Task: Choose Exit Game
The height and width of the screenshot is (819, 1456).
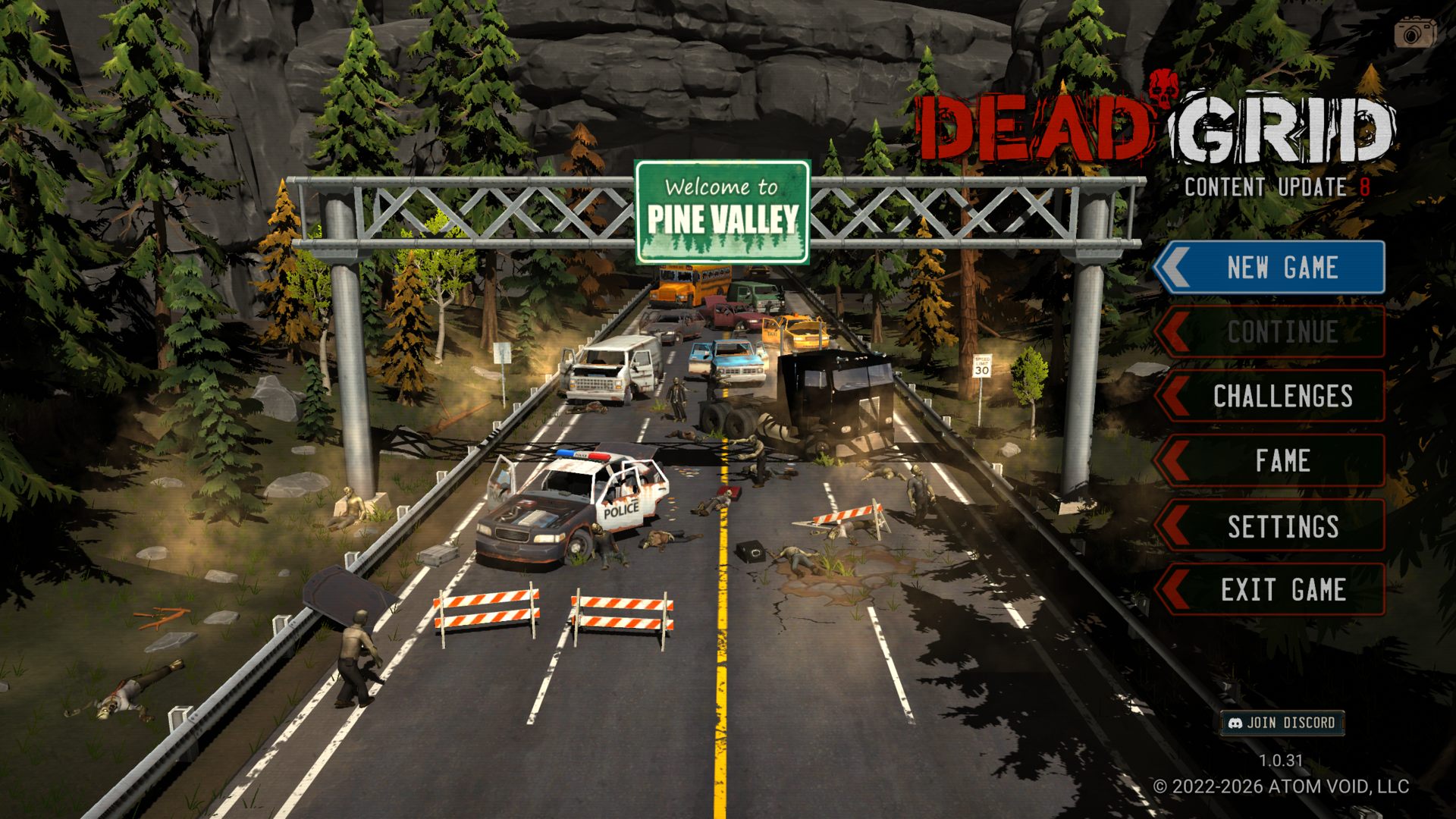Action: tap(1282, 590)
